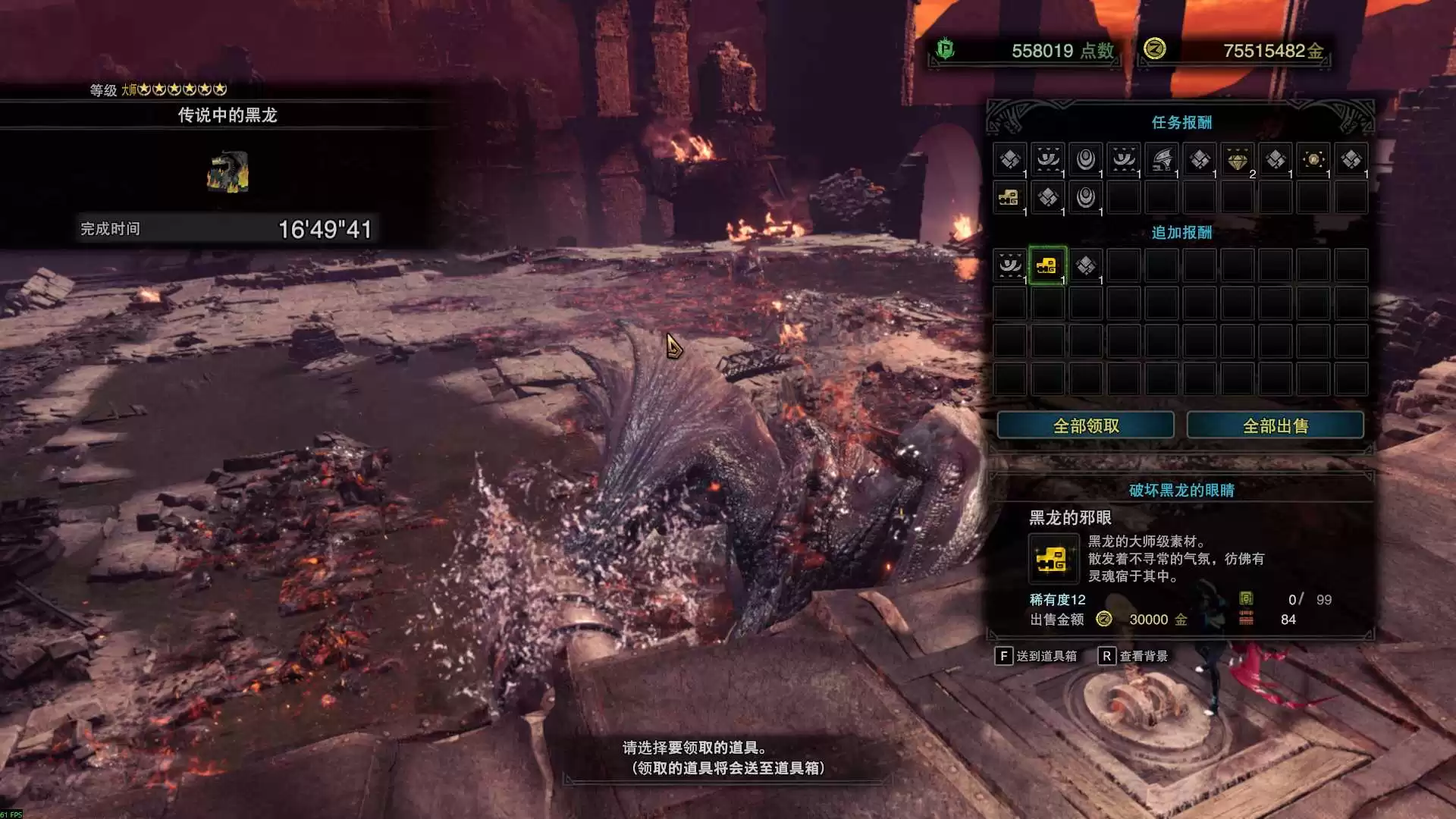The image size is (1456, 819).
Task: Pick the wing-shaped item in quest rewards
Action: click(x=1161, y=159)
